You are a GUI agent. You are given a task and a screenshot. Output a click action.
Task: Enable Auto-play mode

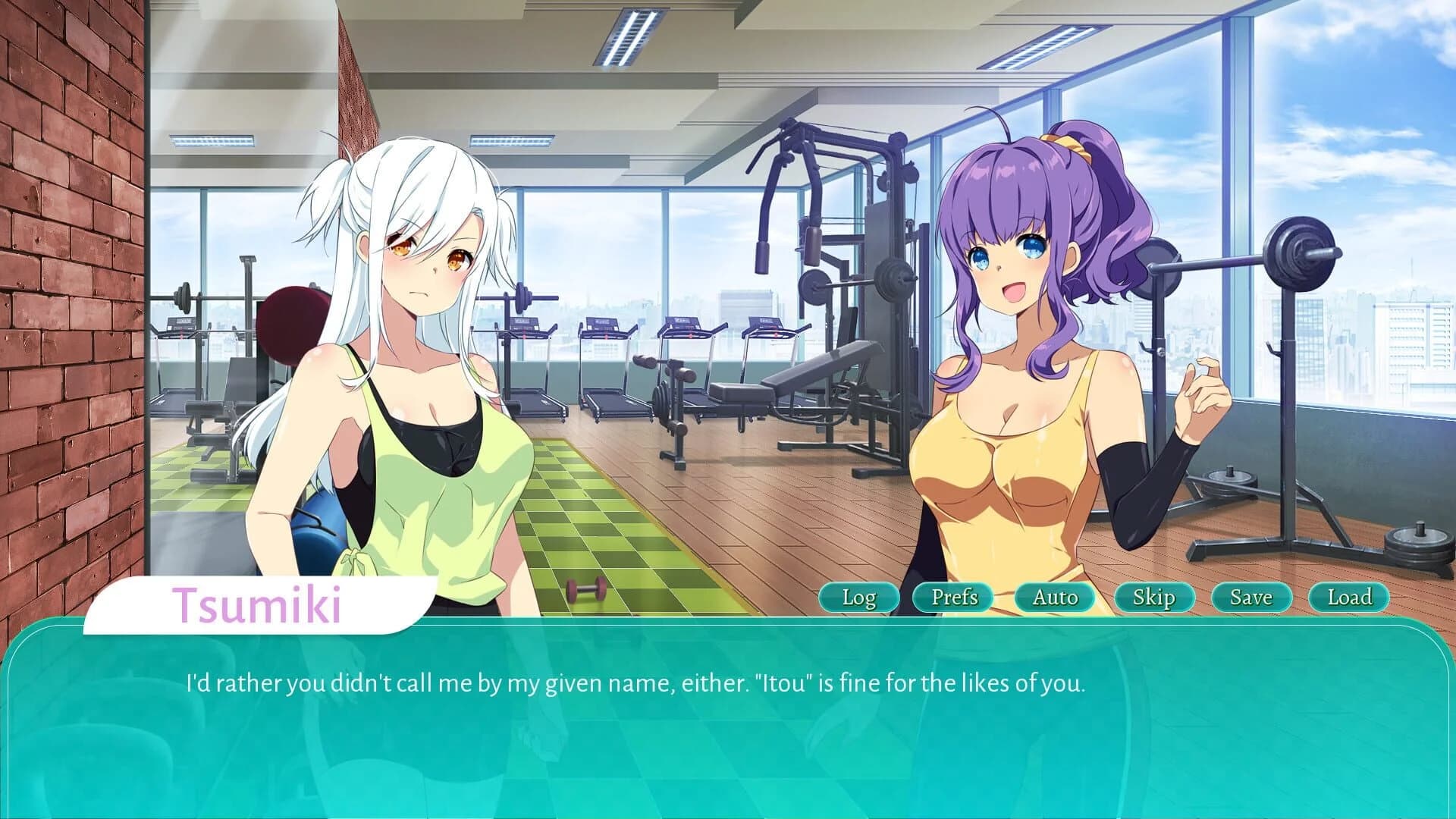1056,598
